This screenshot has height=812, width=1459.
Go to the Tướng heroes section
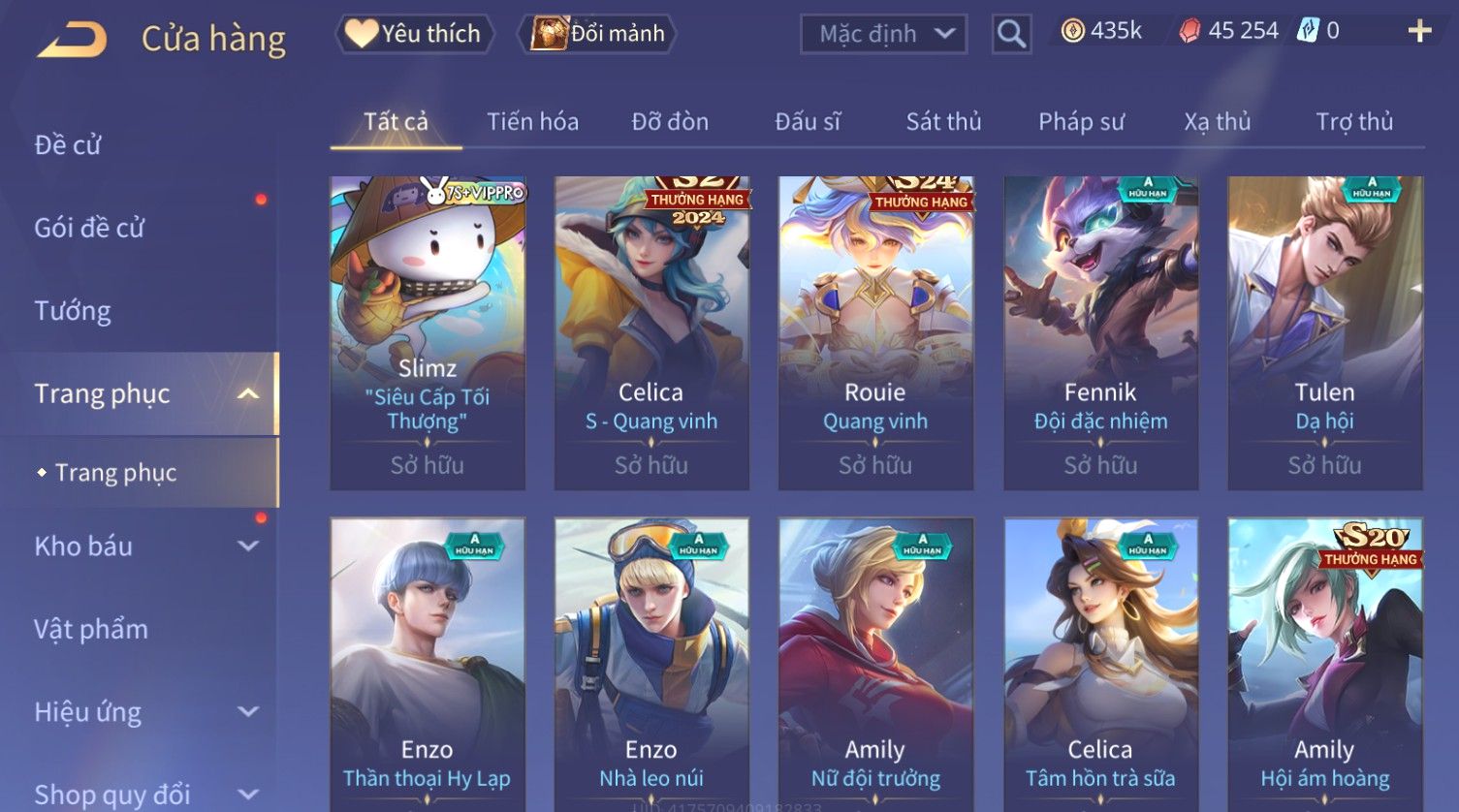(73, 311)
